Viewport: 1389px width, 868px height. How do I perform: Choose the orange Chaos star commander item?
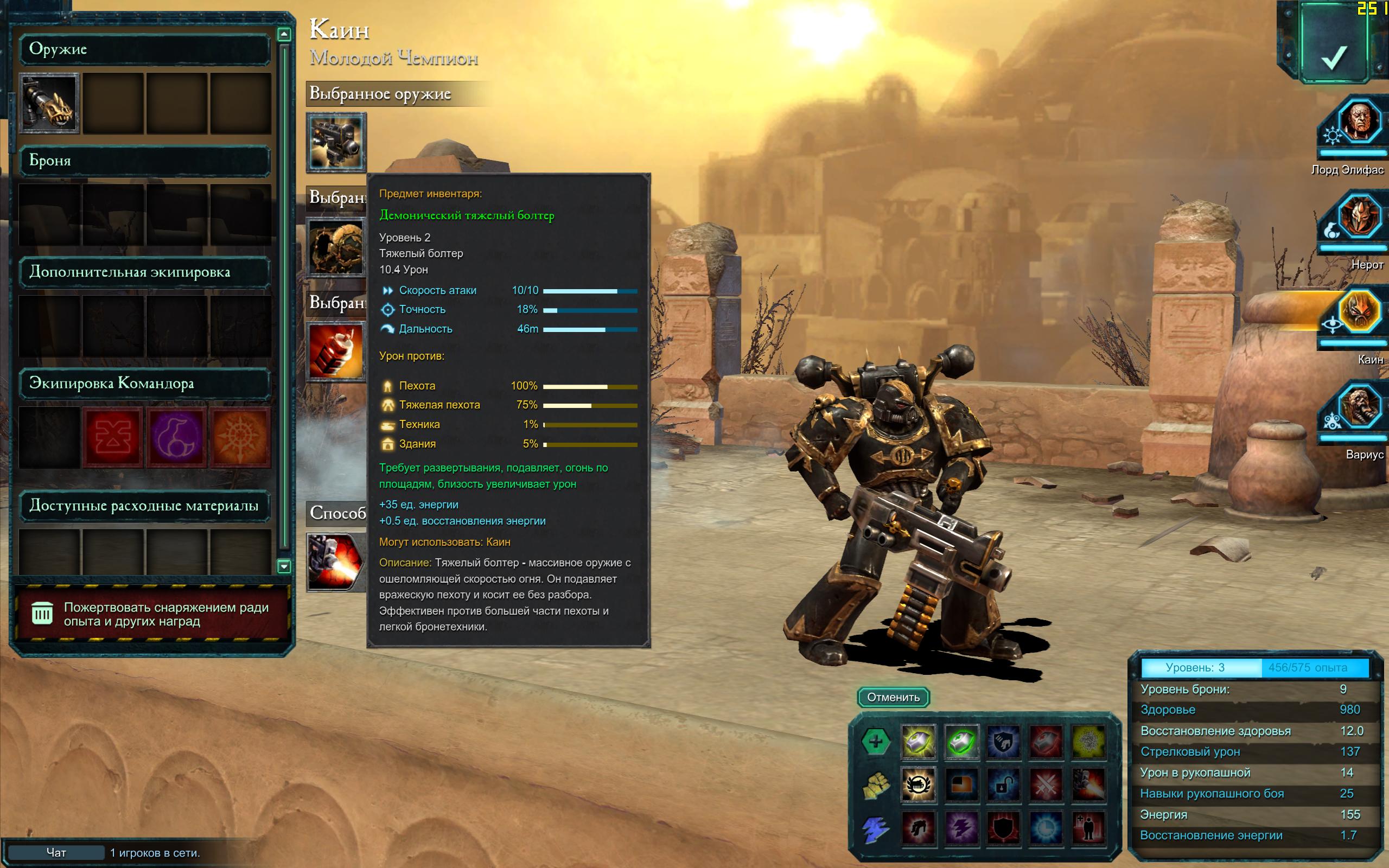(240, 437)
